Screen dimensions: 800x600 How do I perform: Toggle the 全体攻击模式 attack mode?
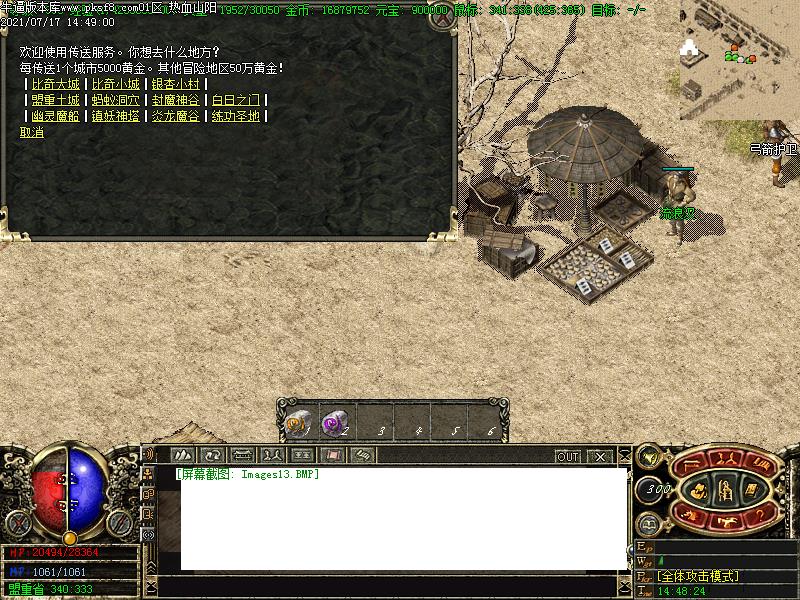pyautogui.click(x=697, y=577)
